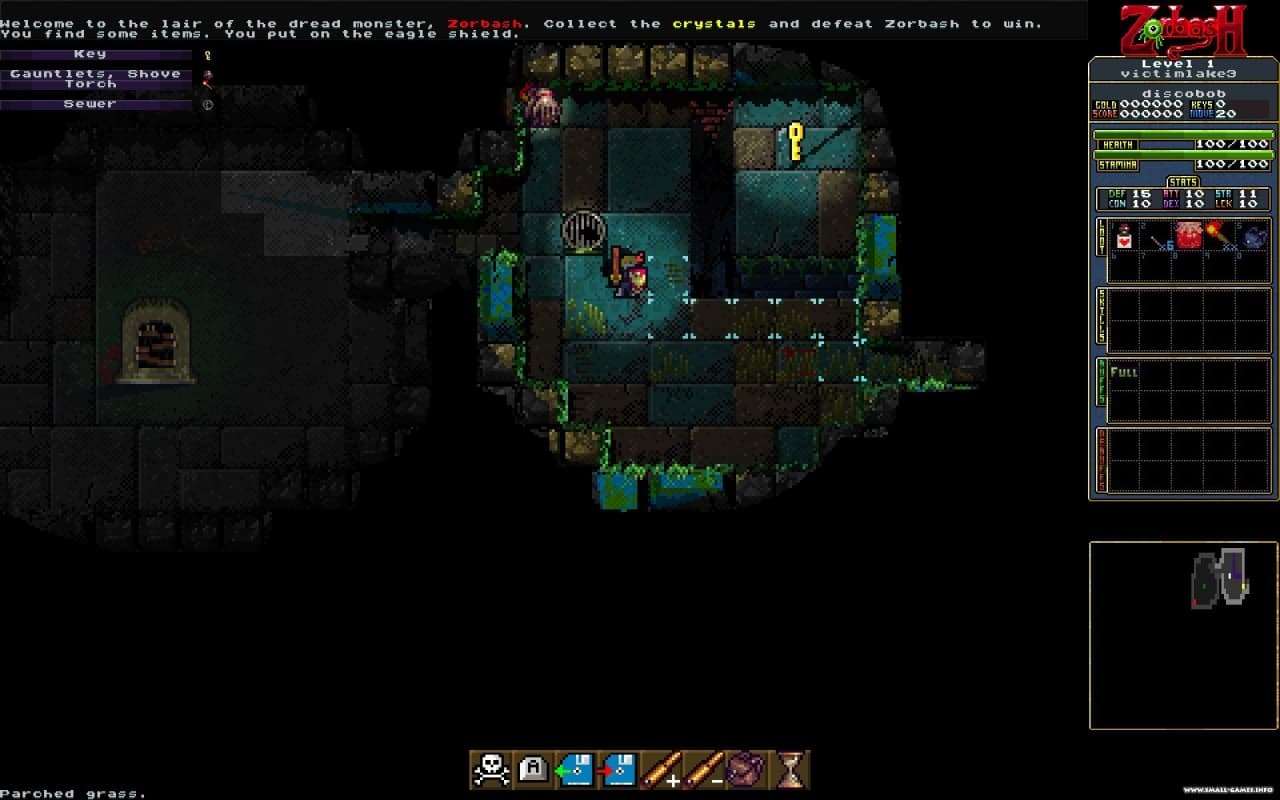The width and height of the screenshot is (1280, 800).
Task: Choose the Torch entry in the list
Action: coord(96,85)
